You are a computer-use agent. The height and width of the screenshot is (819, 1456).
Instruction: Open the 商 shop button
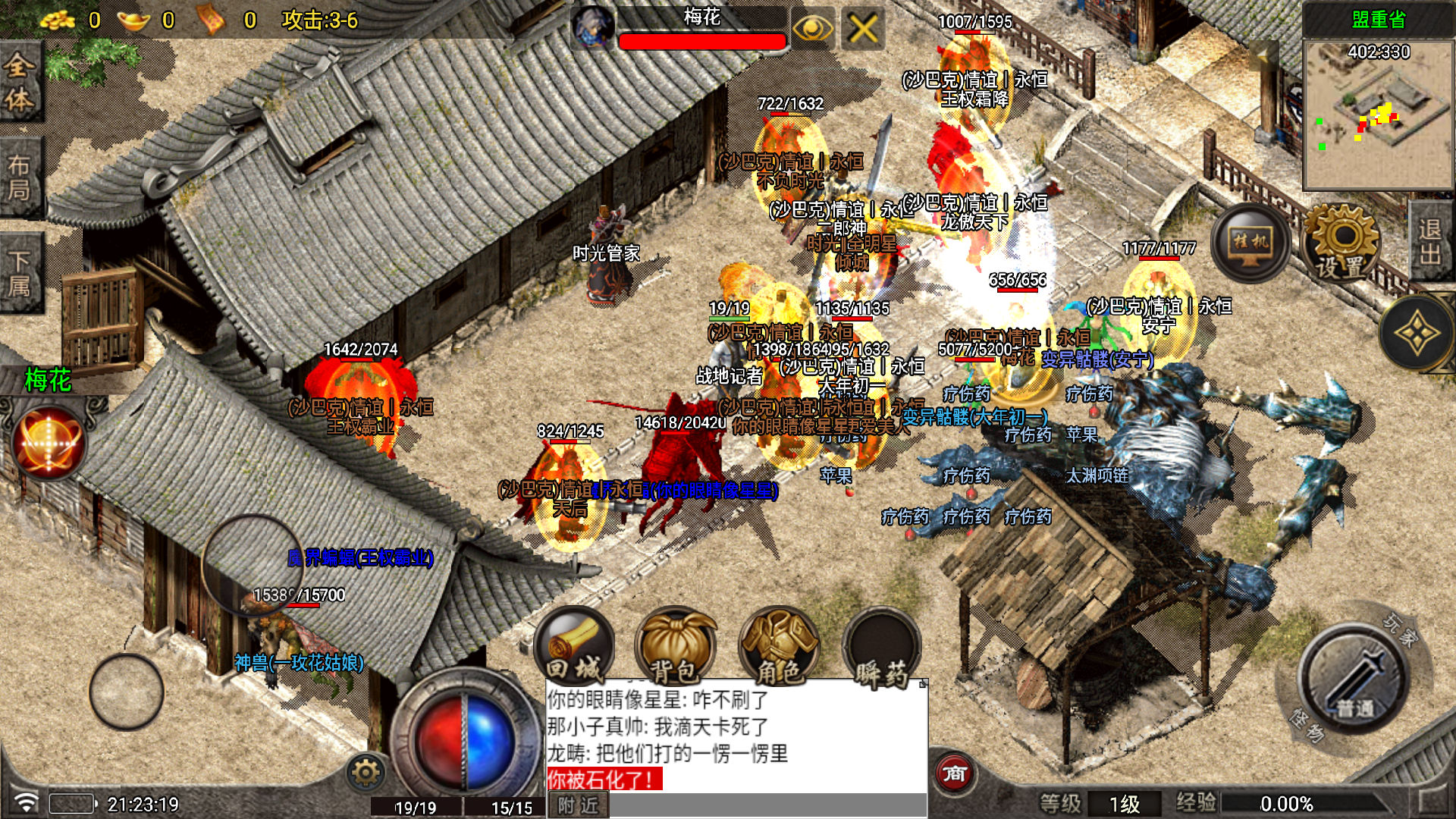tap(954, 773)
